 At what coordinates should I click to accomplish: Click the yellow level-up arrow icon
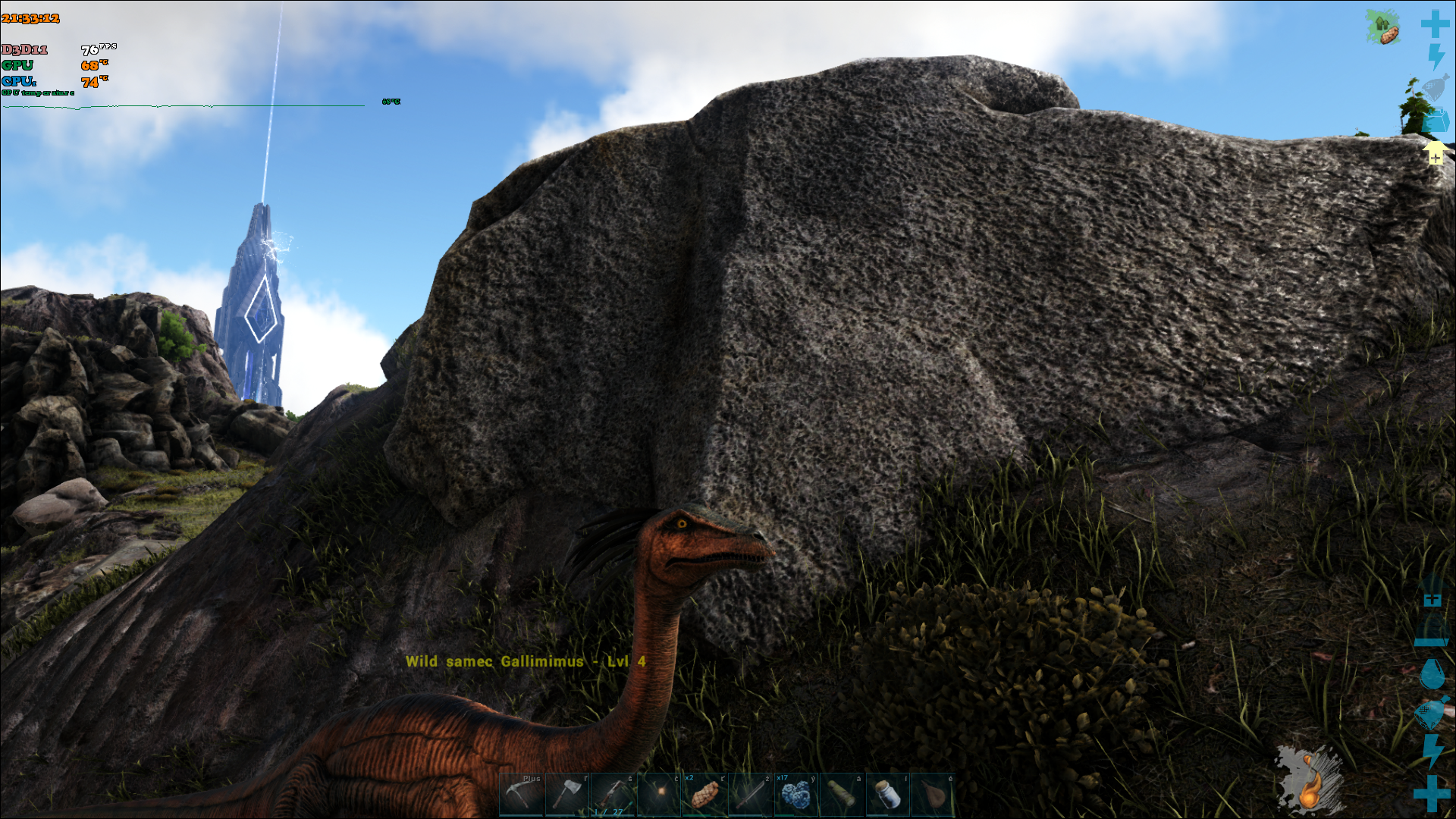(x=1435, y=153)
